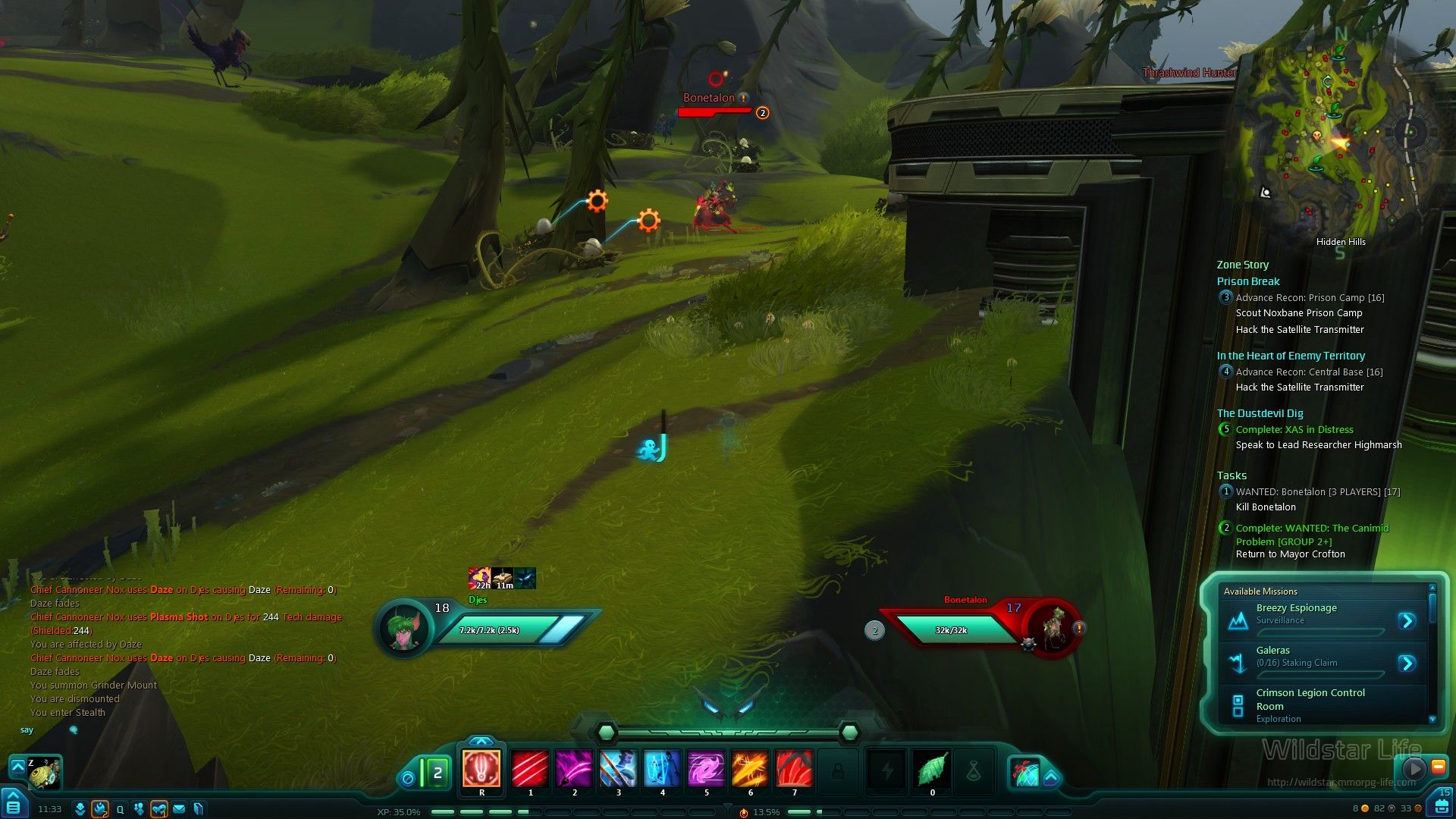Viewport: 1456px width, 819px height.
Task: Activate the innate ability in slot R
Action: pos(482,769)
